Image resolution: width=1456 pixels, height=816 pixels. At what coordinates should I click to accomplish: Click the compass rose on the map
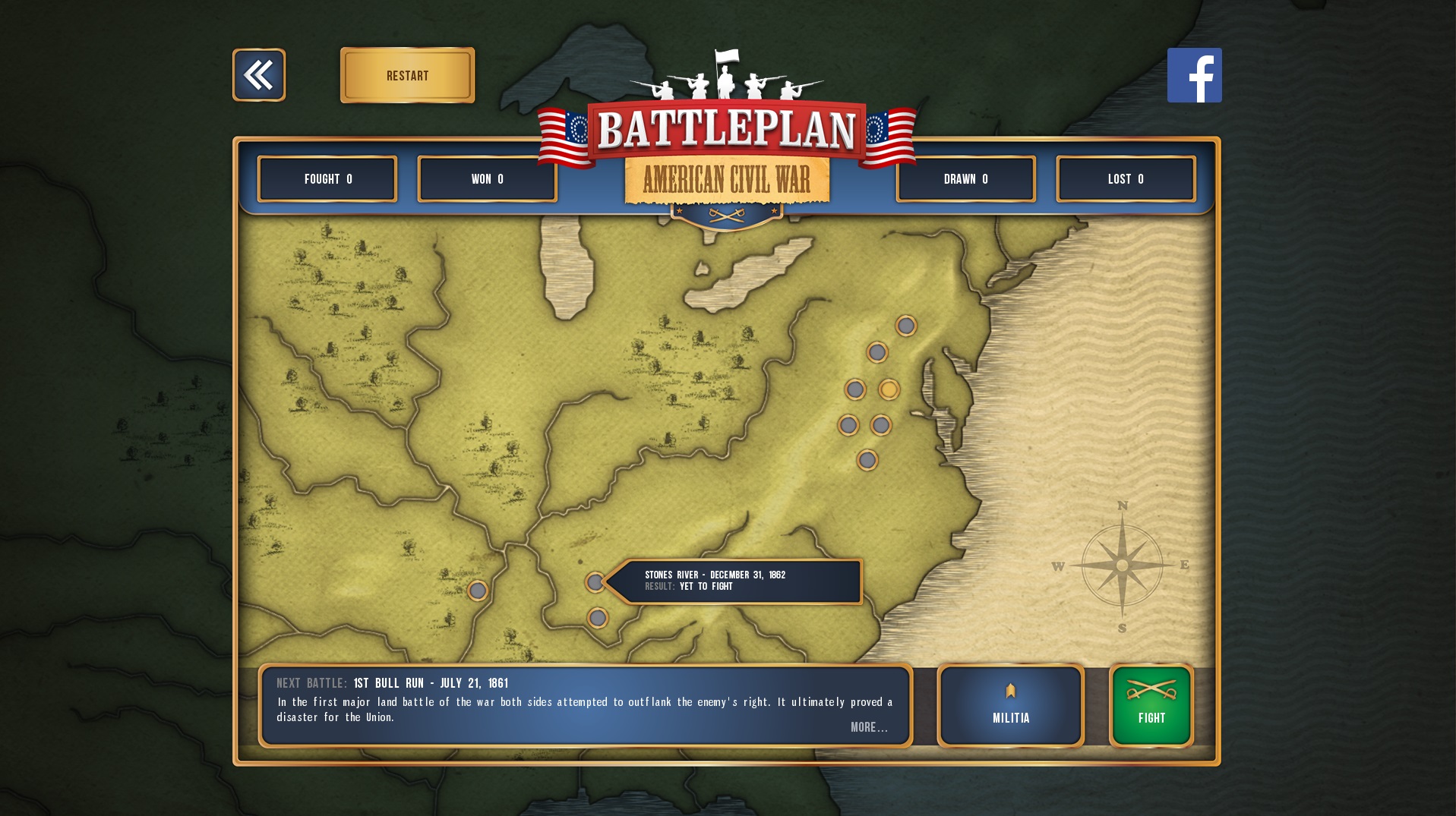pos(1122,565)
